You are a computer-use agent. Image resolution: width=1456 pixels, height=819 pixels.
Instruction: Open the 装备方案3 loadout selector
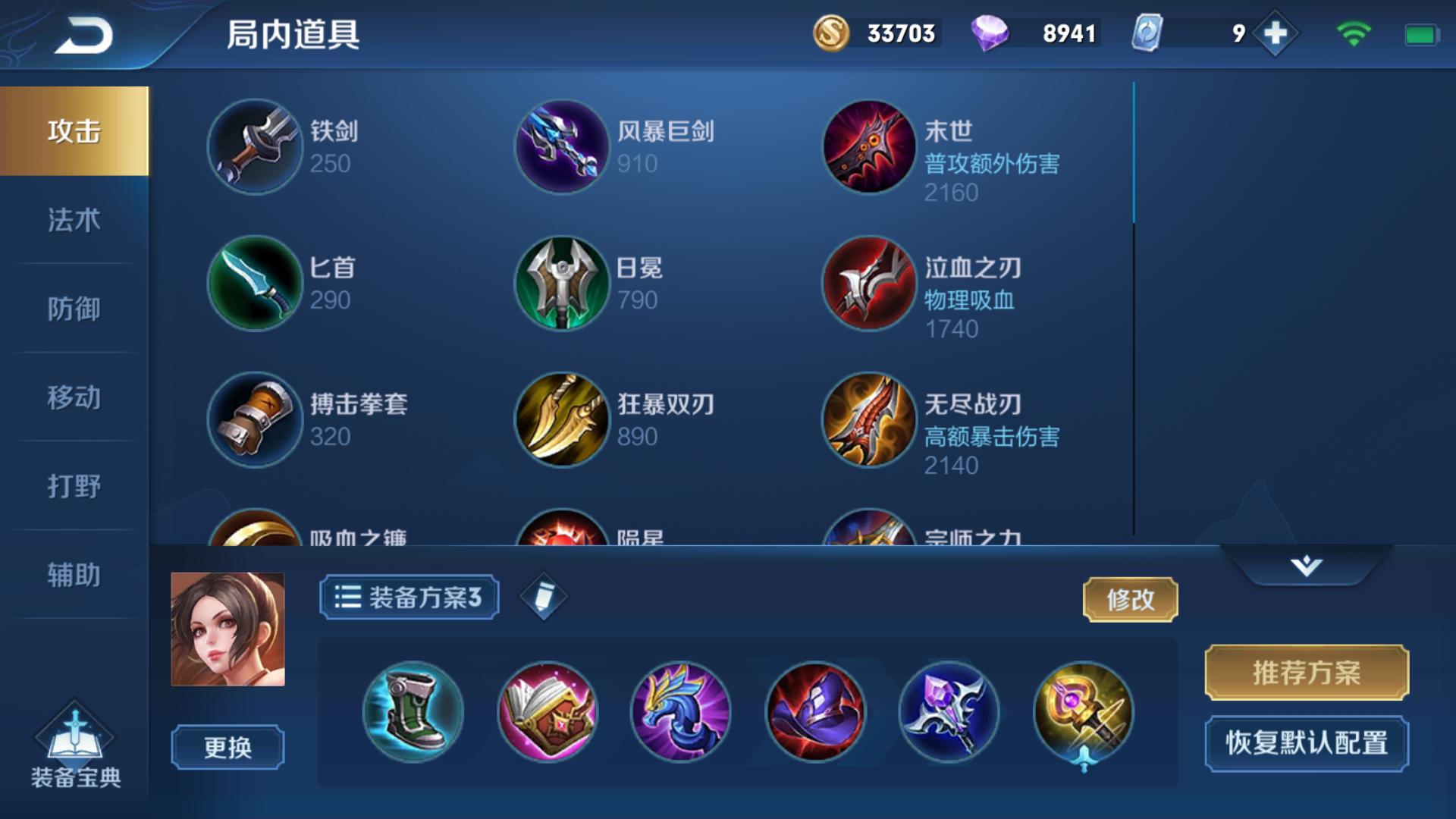[x=408, y=596]
